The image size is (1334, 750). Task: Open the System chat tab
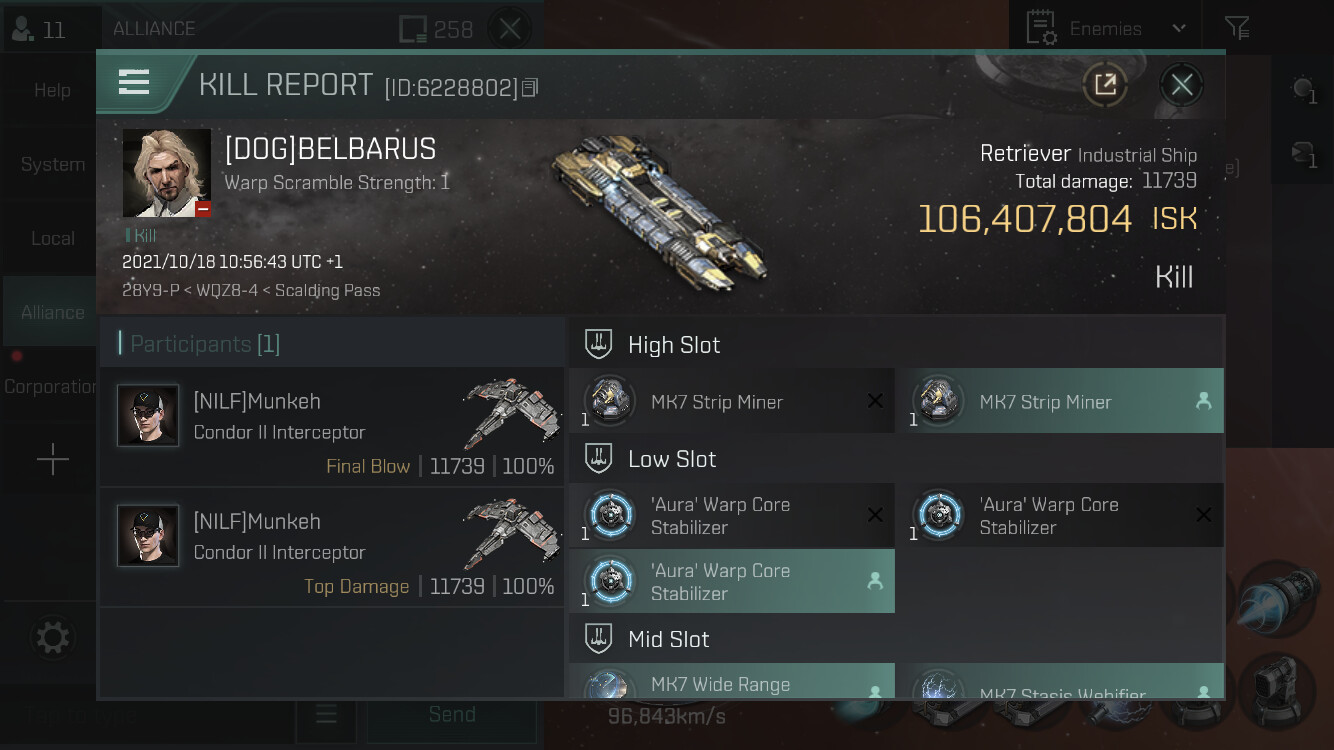point(52,164)
